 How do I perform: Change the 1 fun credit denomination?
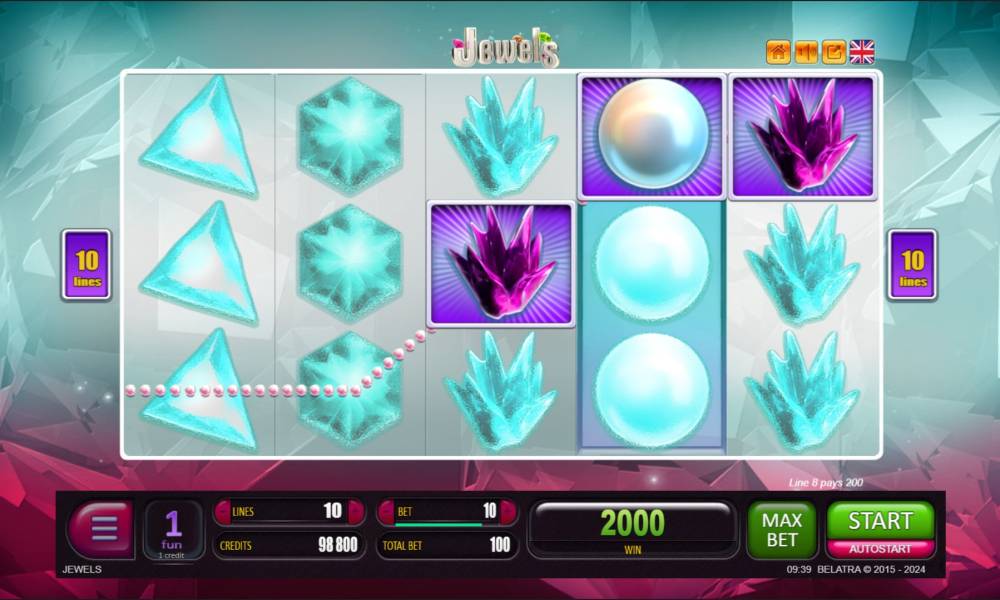click(173, 529)
